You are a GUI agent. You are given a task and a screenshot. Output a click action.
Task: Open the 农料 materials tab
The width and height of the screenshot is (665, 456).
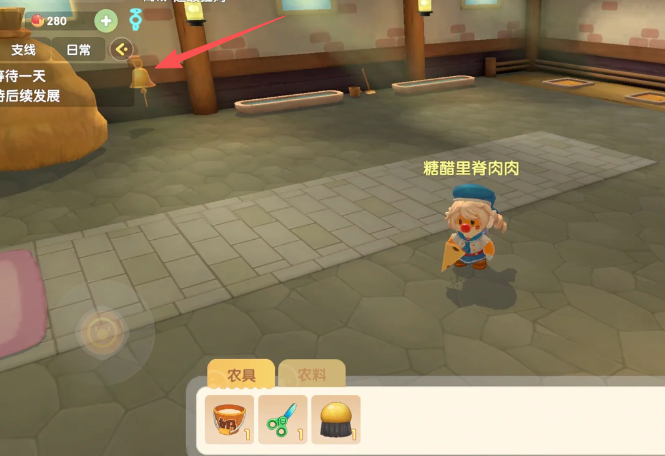pyautogui.click(x=312, y=375)
